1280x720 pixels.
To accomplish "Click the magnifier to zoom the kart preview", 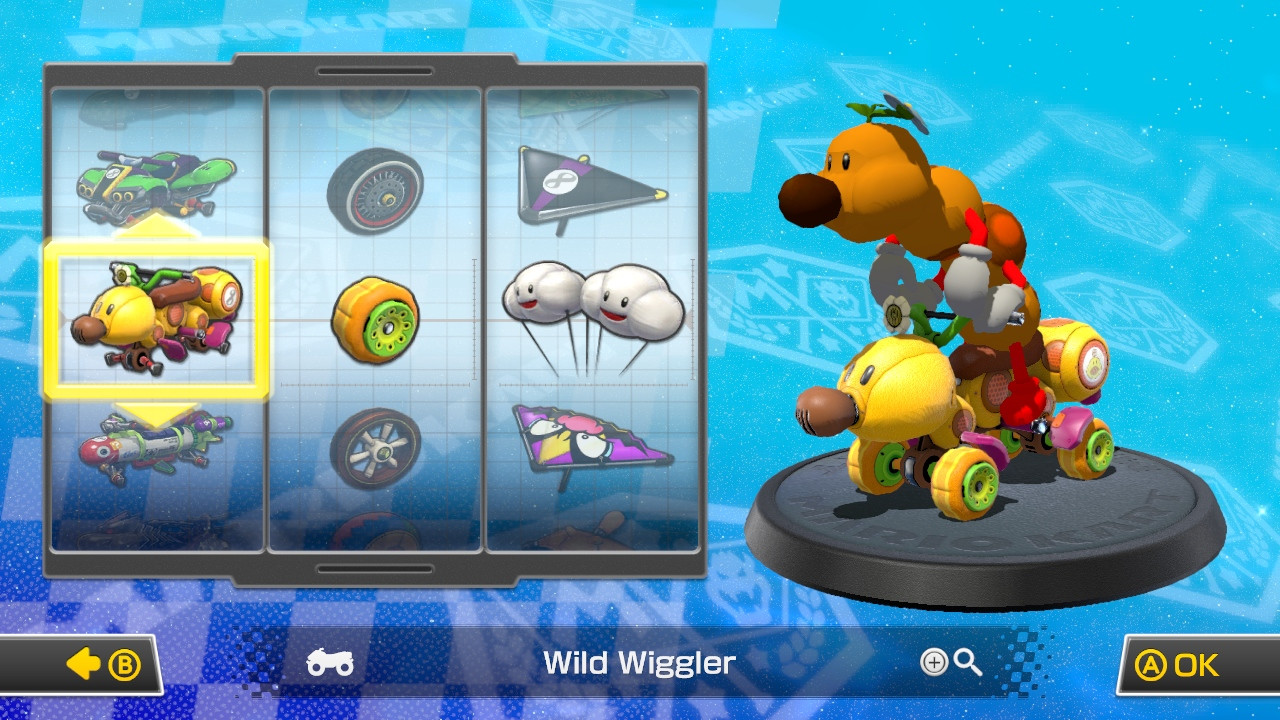I will (965, 662).
